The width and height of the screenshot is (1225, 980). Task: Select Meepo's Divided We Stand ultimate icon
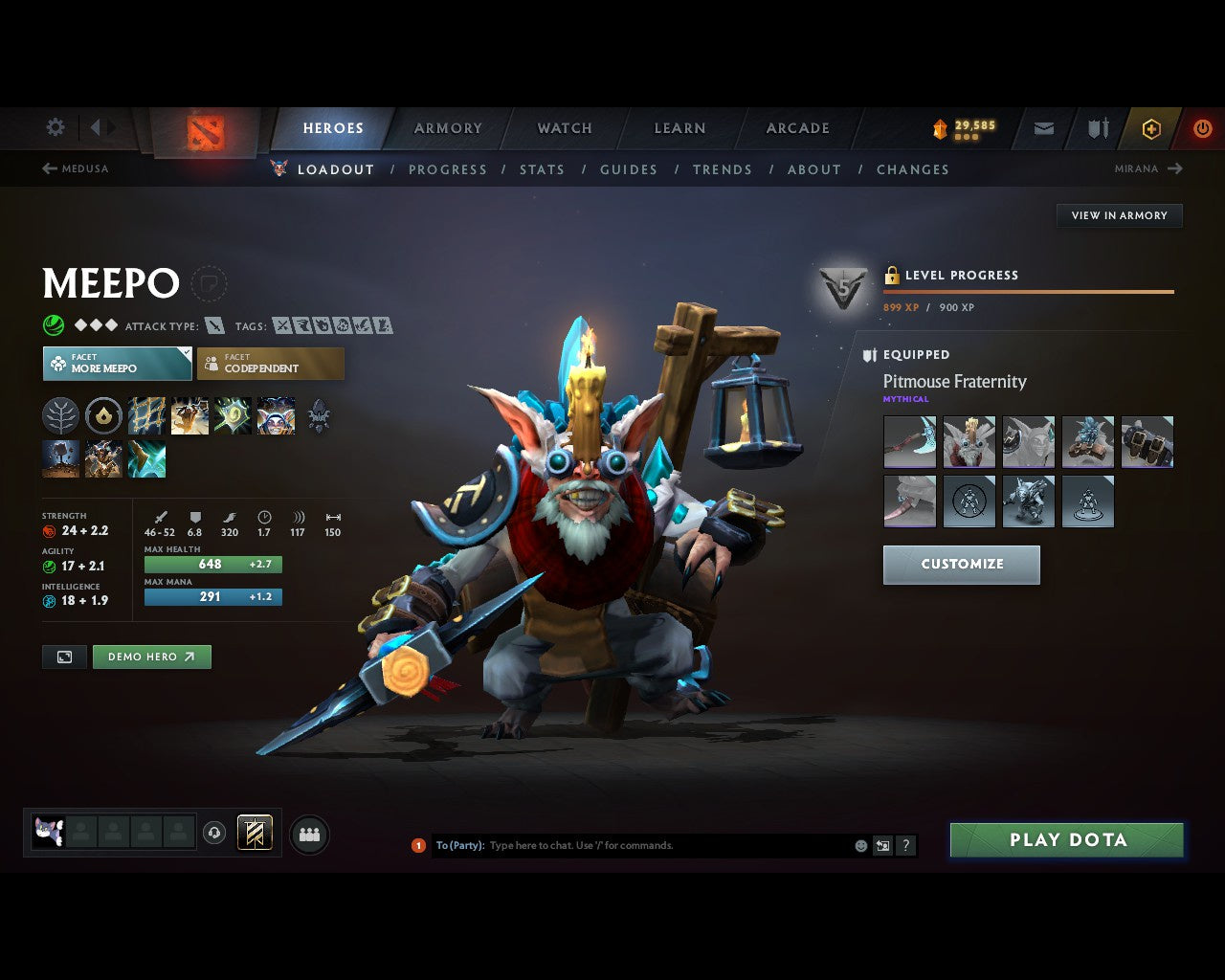coord(277,415)
